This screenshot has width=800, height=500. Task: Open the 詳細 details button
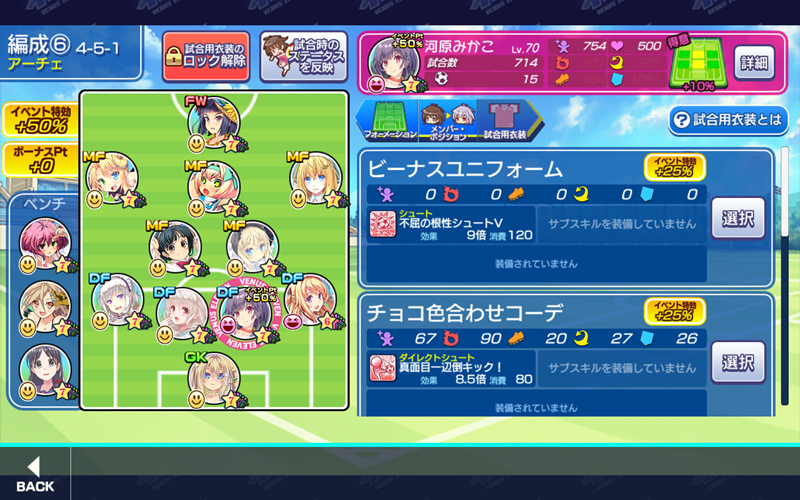753,62
